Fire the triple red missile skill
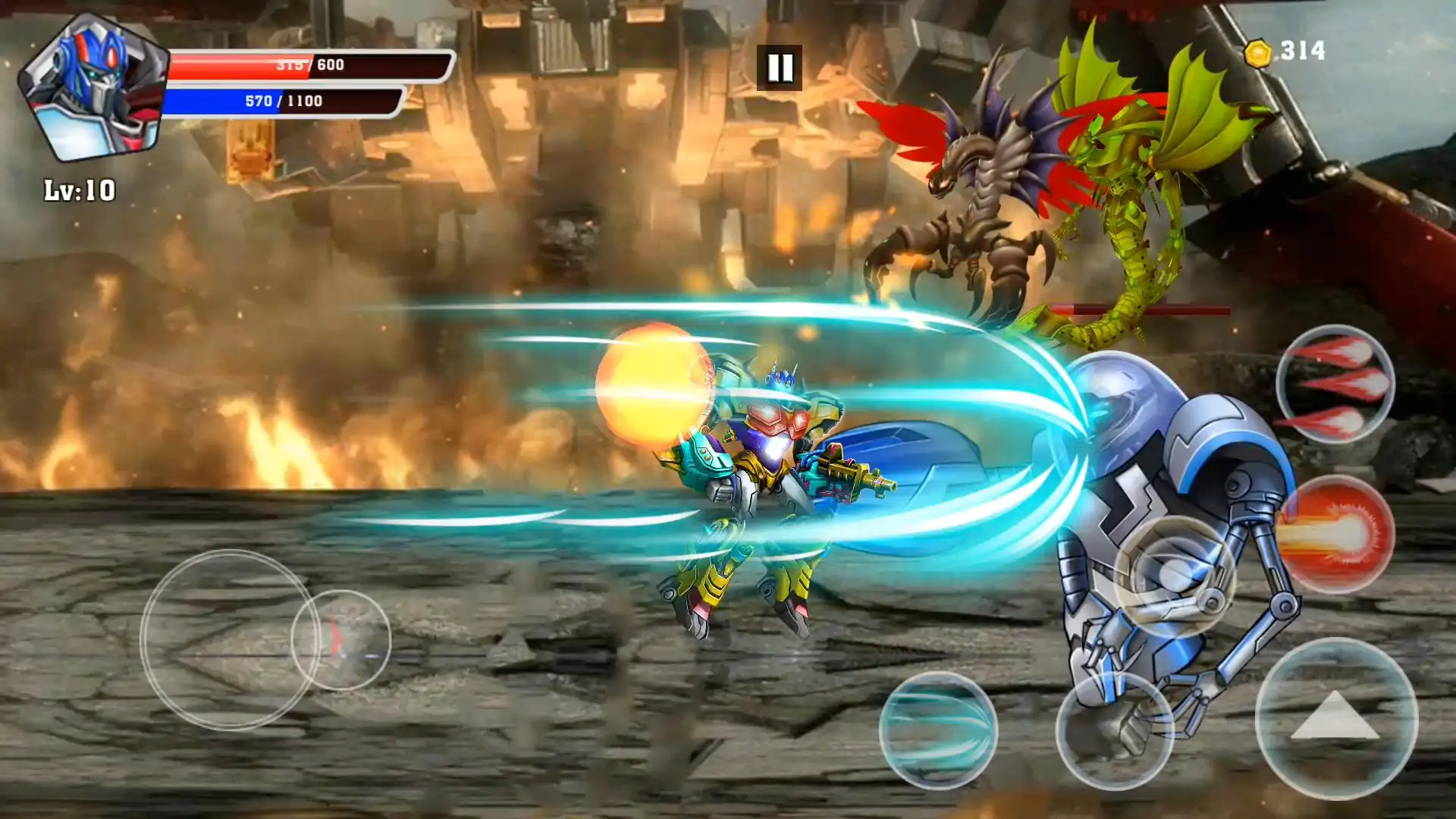The image size is (1456, 819). click(1335, 384)
